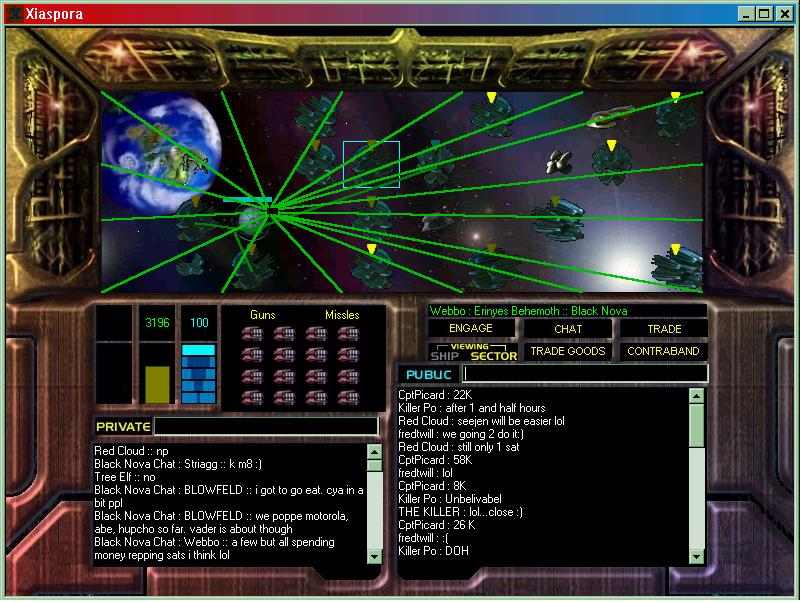View the CONTRABAND list
Viewport: 800px width, 602px height.
(663, 351)
